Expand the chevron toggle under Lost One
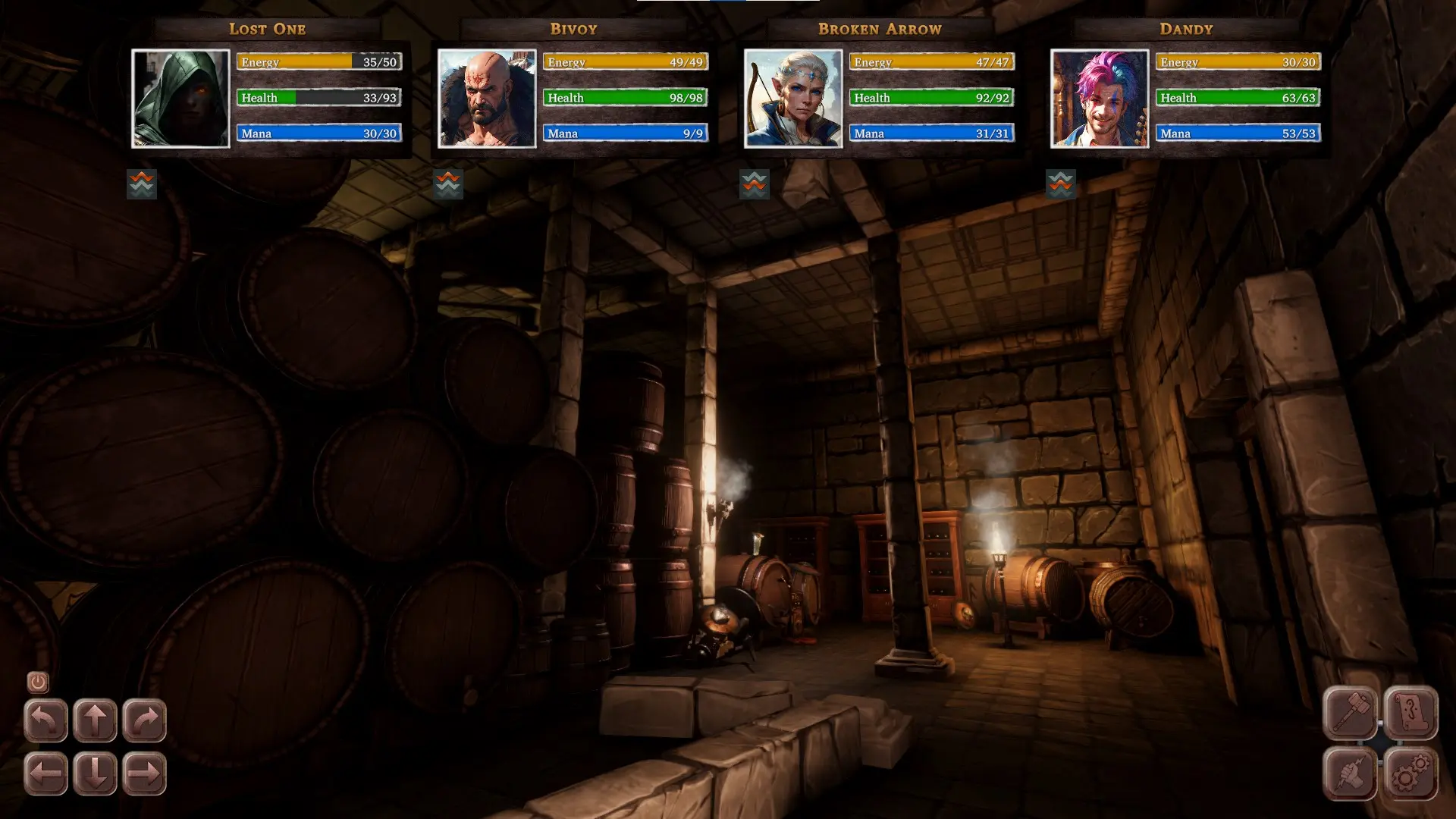1456x819 pixels. click(x=142, y=184)
